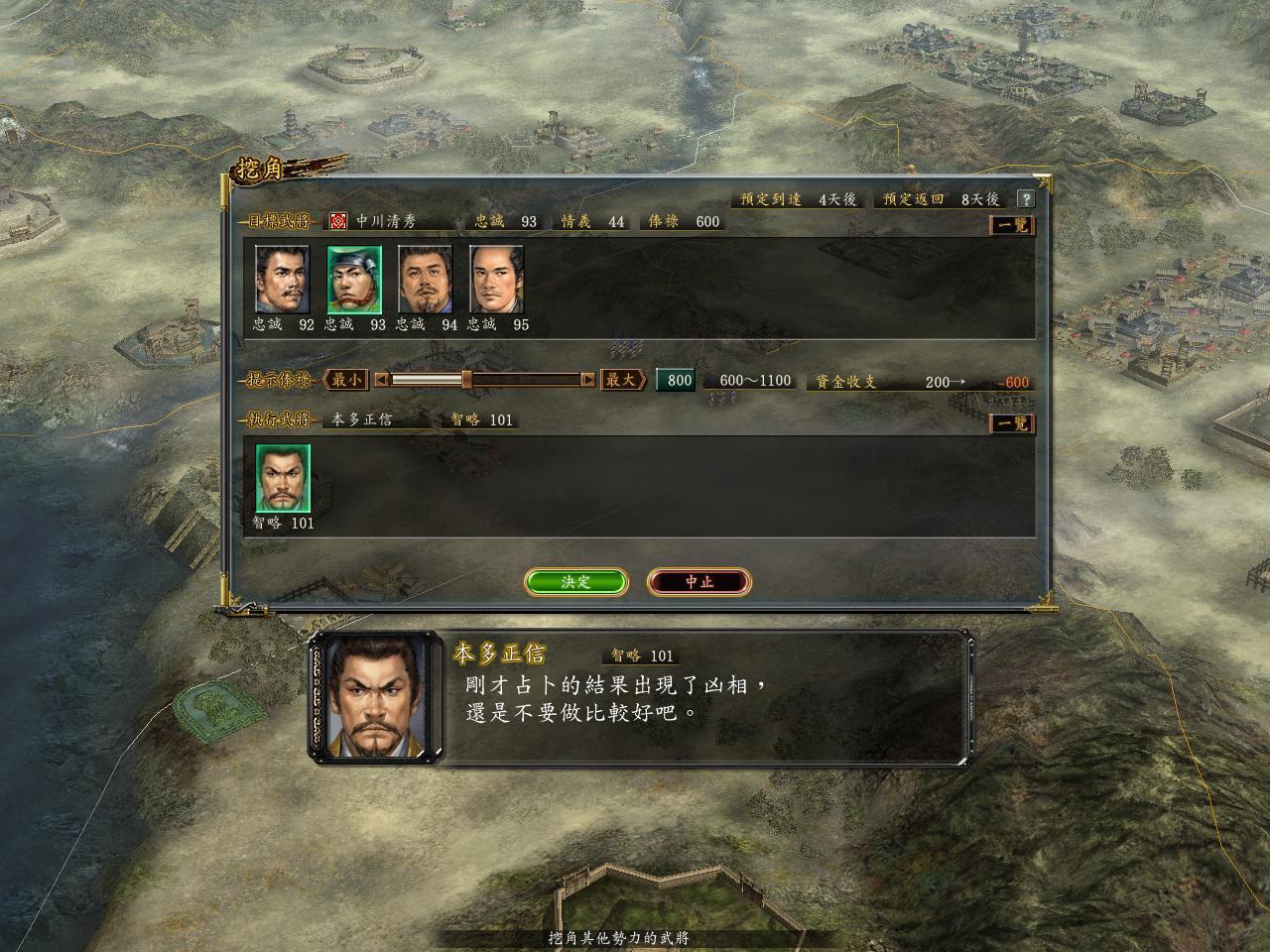Select the highlighted portrait with loyalty 93
The height and width of the screenshot is (952, 1270).
pyautogui.click(x=354, y=279)
